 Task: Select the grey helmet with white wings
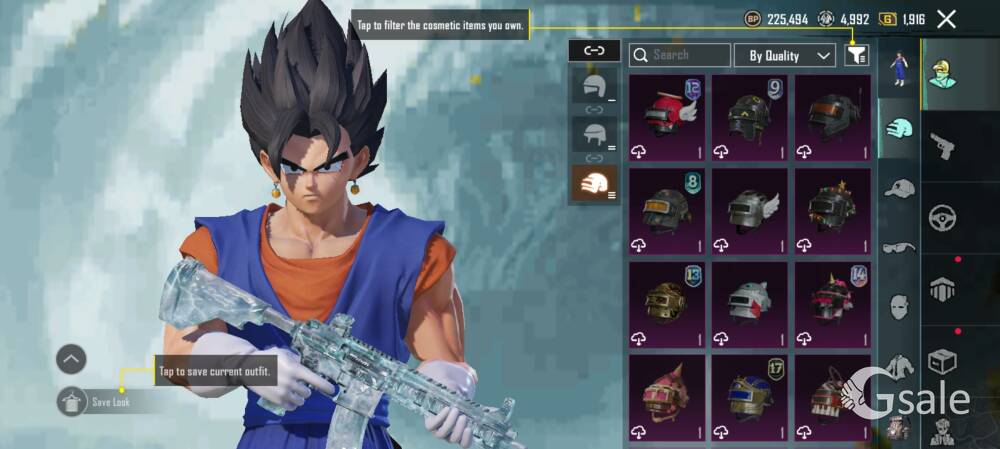(x=750, y=210)
